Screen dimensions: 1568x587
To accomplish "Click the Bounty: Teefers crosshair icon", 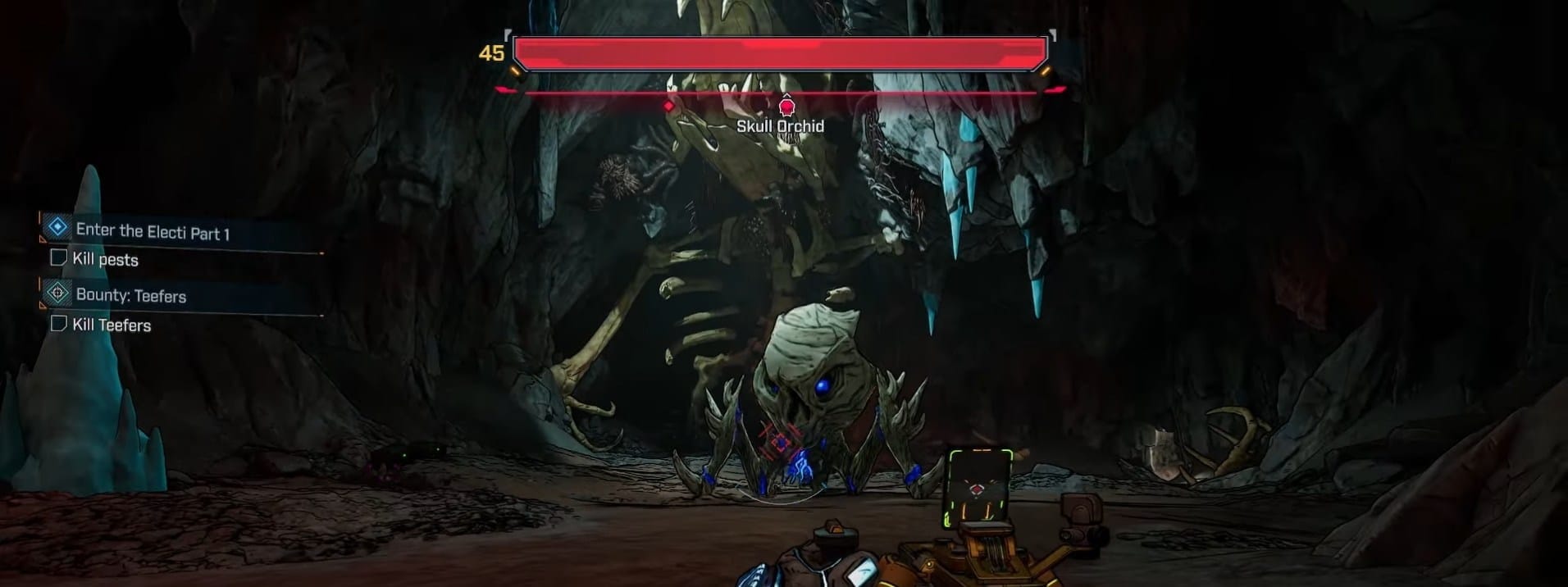I will tap(57, 293).
